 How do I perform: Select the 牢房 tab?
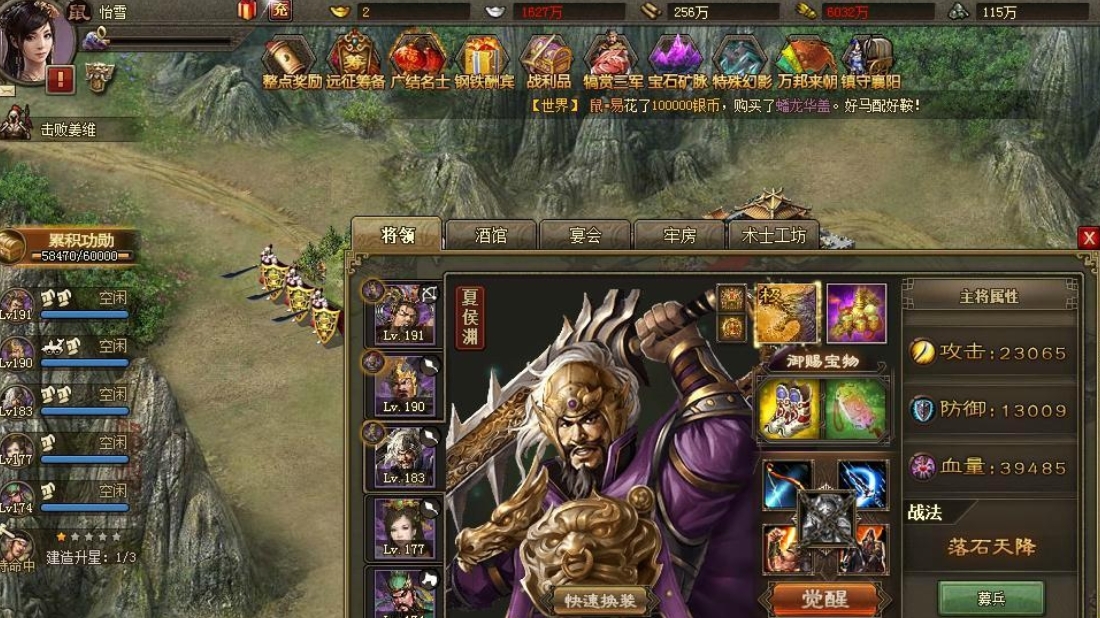[680, 236]
